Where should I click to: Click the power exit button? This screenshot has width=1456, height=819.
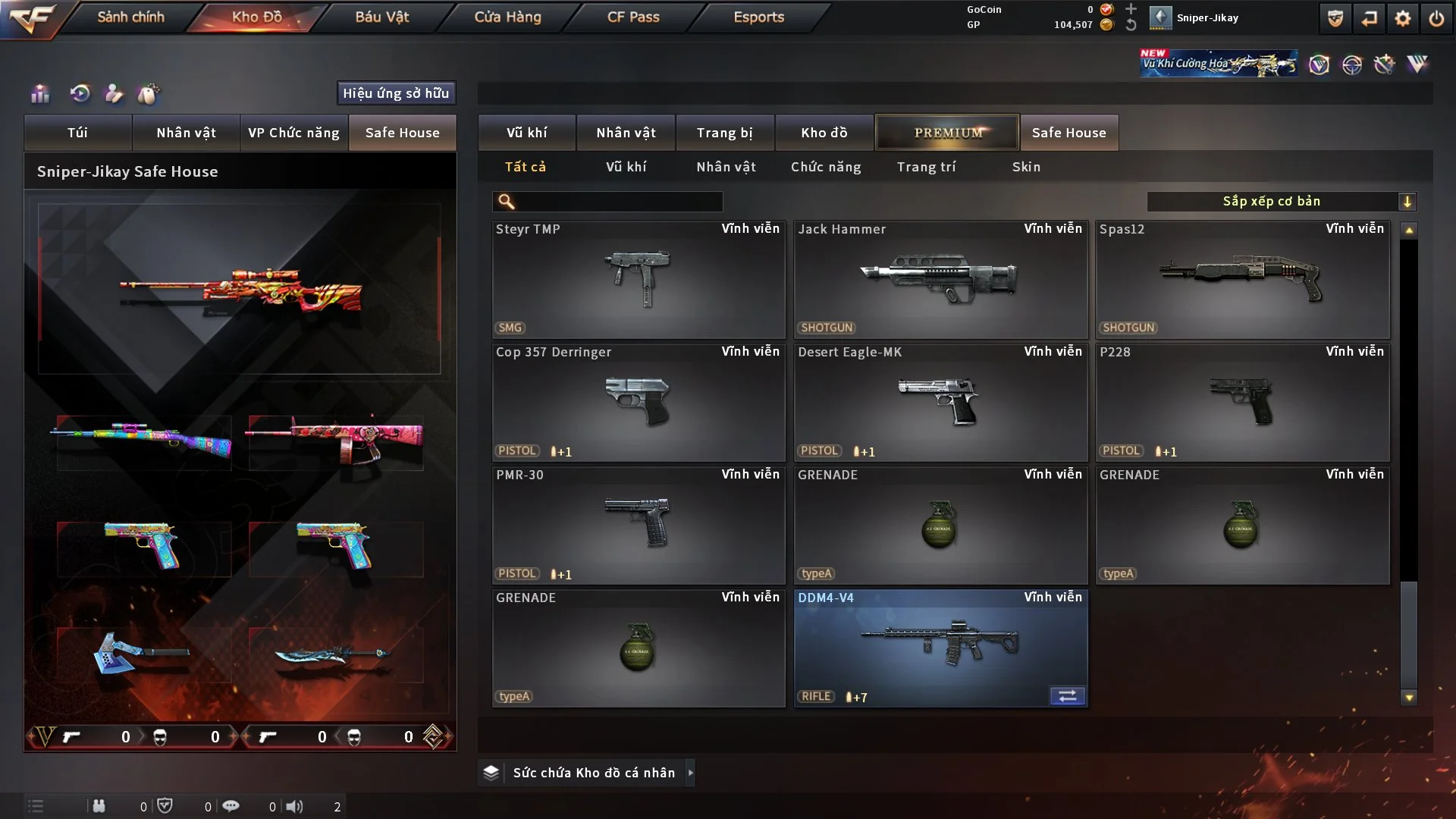coord(1436,18)
